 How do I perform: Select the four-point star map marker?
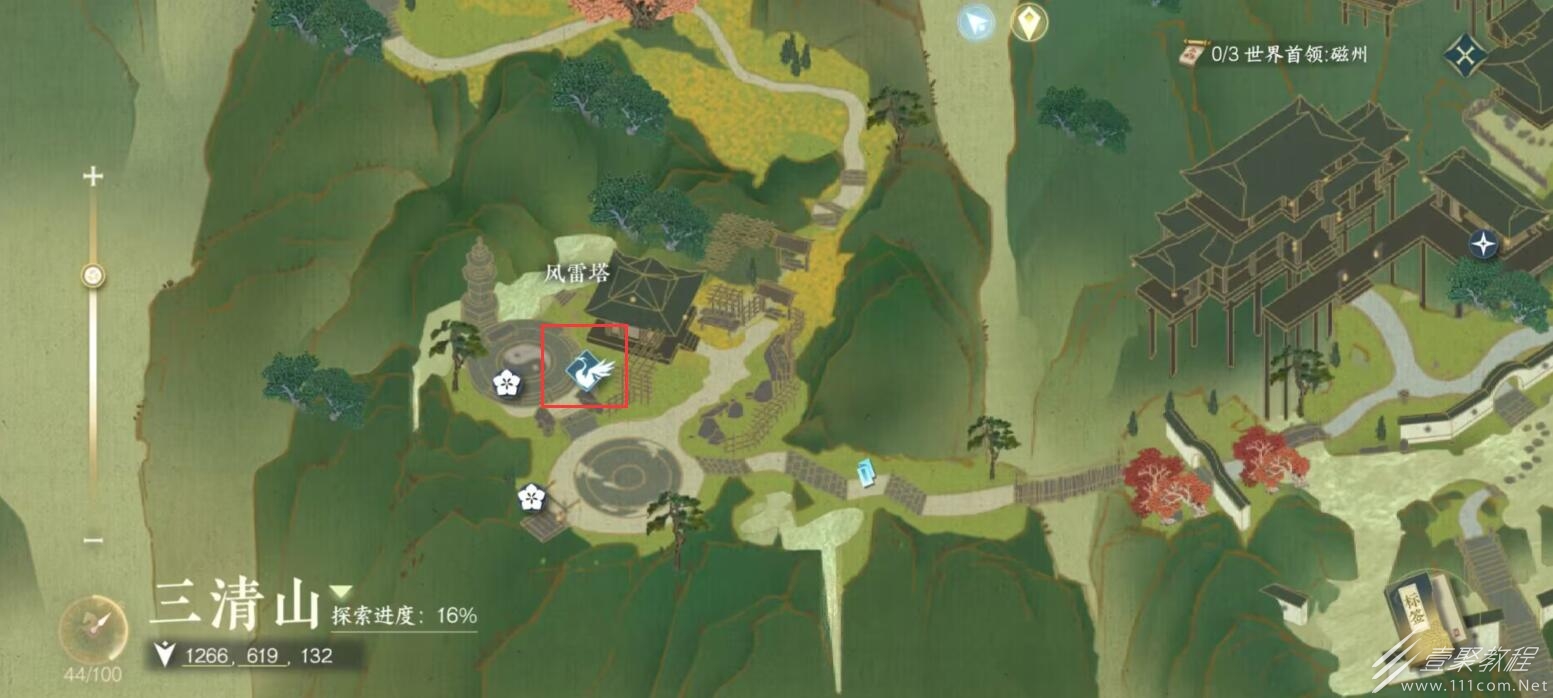1483,243
